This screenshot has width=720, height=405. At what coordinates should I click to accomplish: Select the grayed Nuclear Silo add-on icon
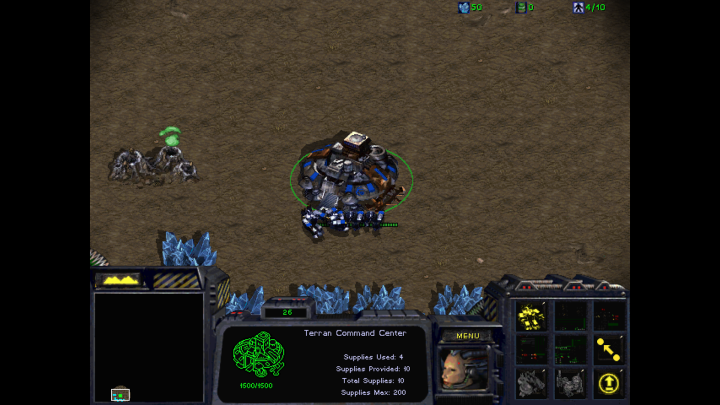click(x=570, y=382)
